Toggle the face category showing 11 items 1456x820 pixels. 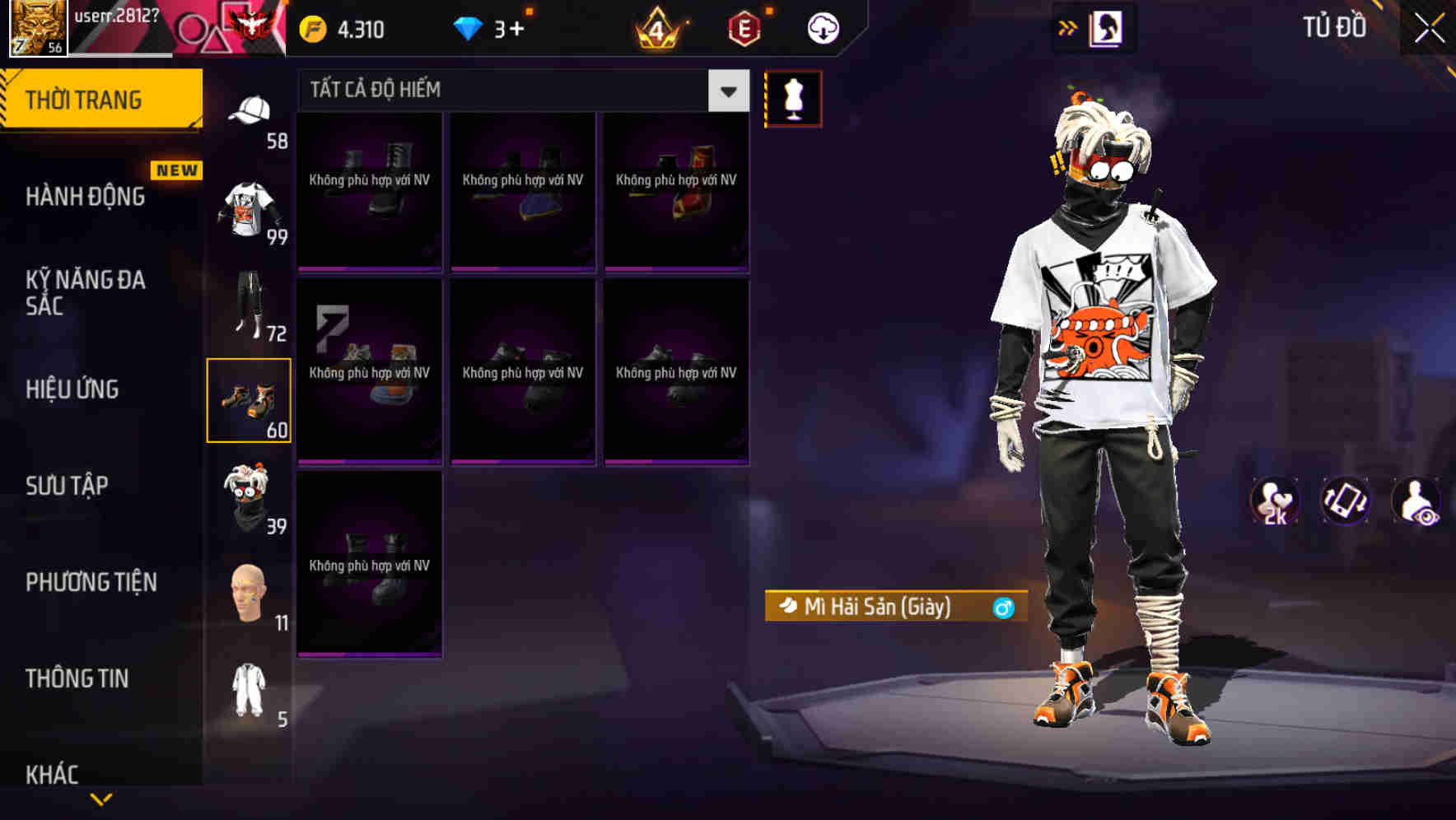250,591
